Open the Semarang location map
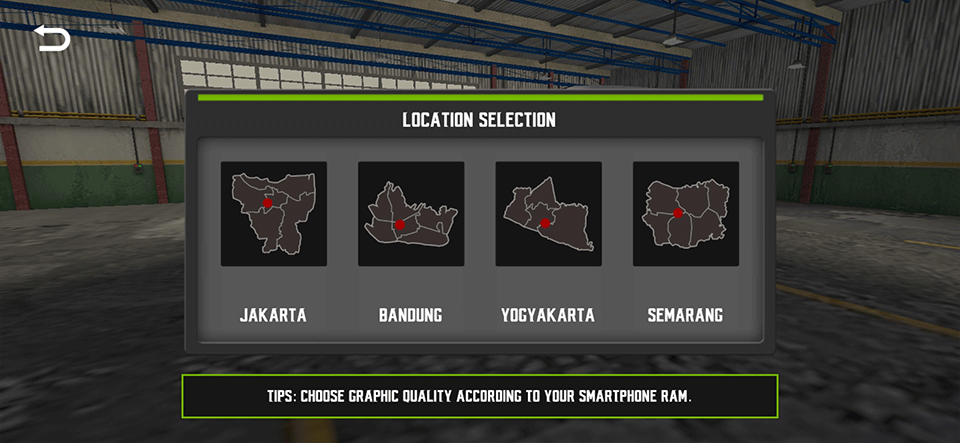 [x=686, y=214]
